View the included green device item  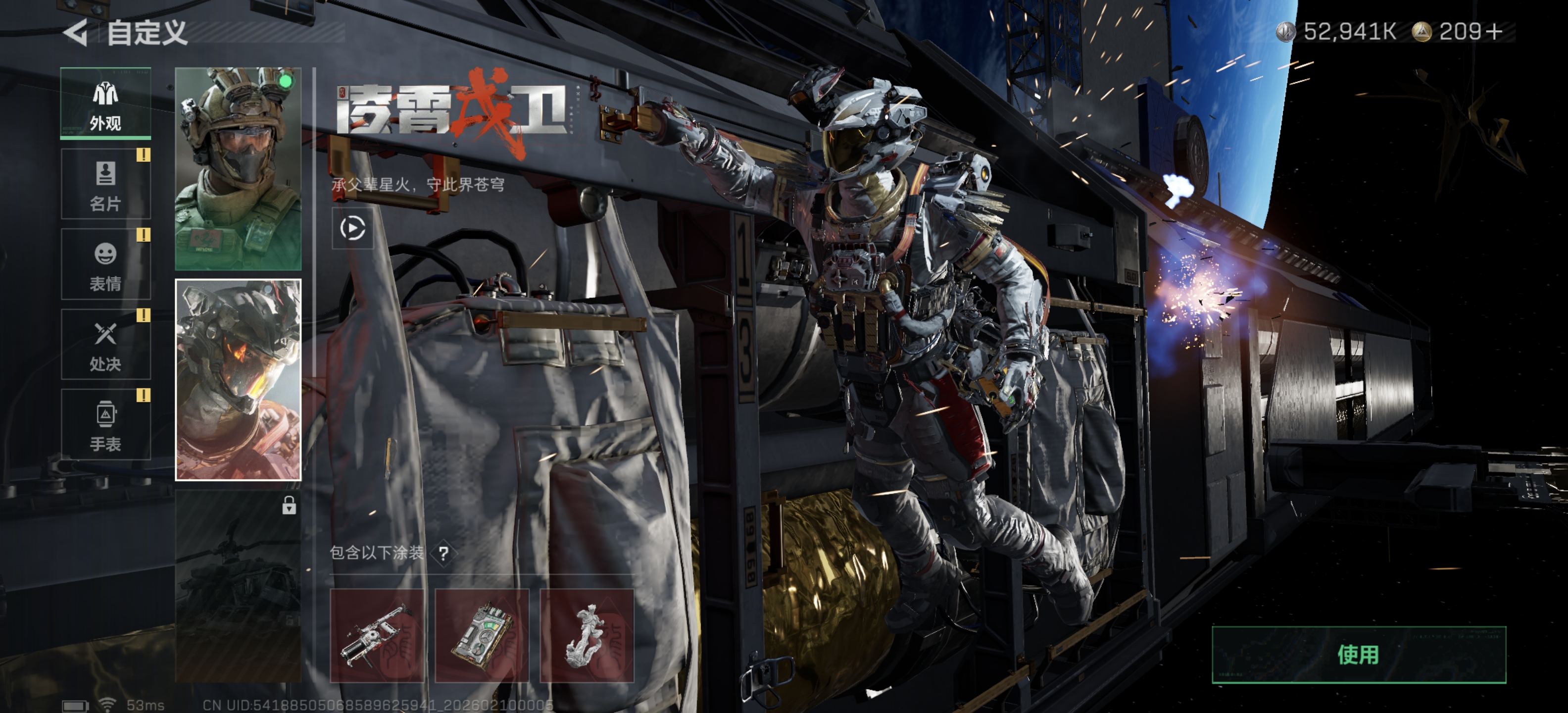[x=482, y=636]
